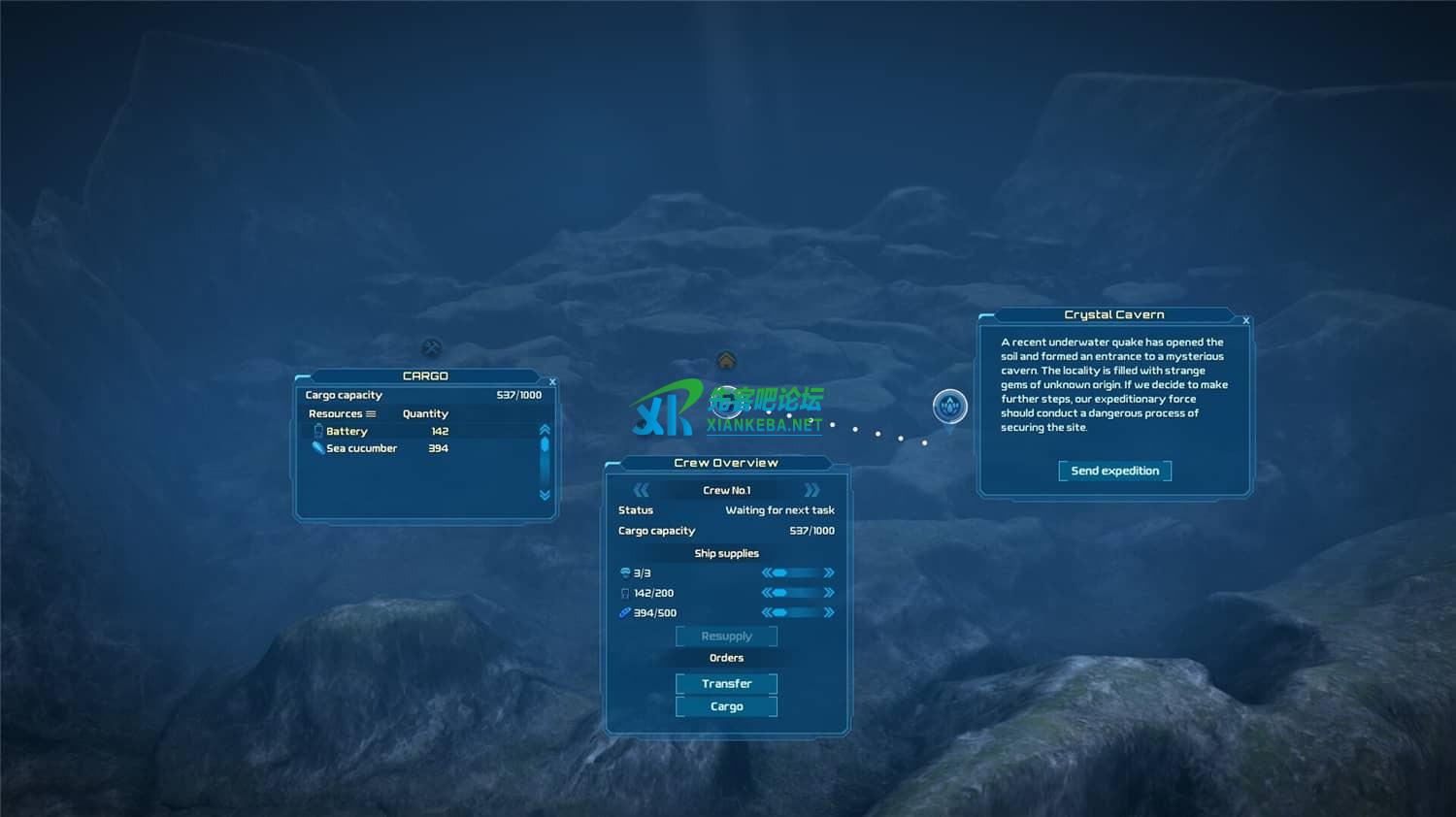This screenshot has height=817, width=1456.
Task: Close the CARGO window
Action: click(552, 381)
